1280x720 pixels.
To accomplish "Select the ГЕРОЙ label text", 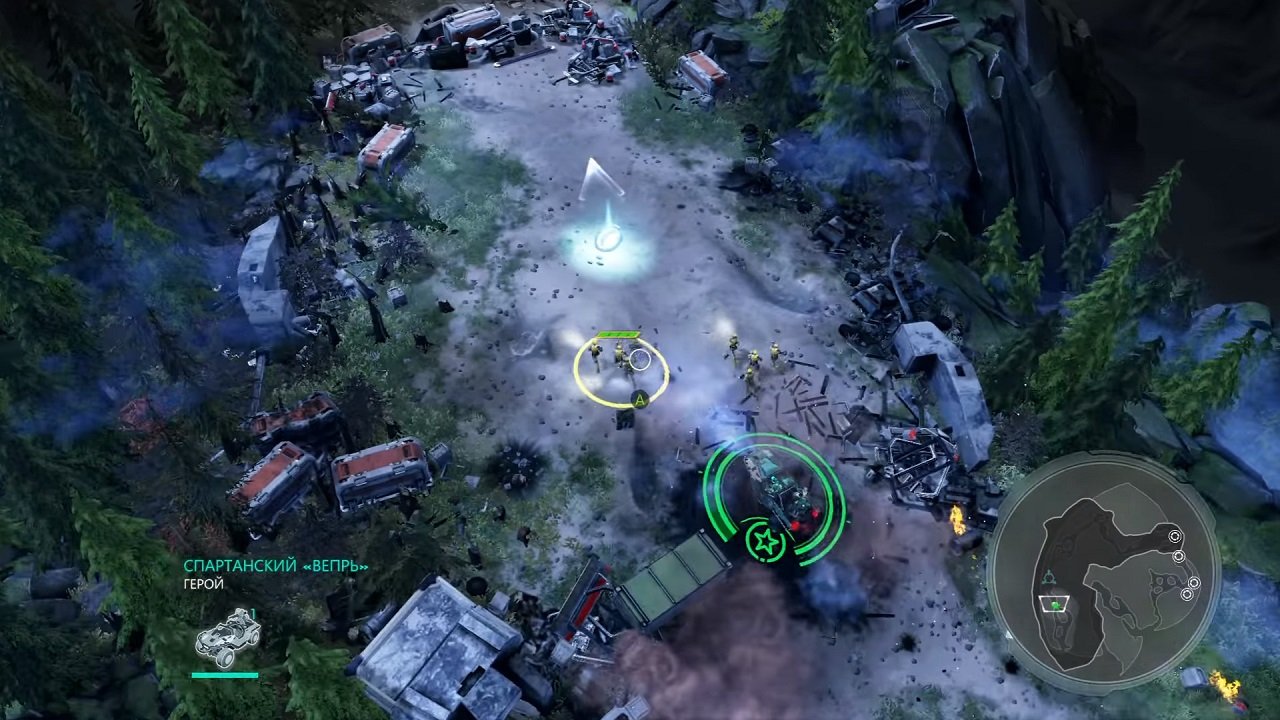I will point(202,583).
